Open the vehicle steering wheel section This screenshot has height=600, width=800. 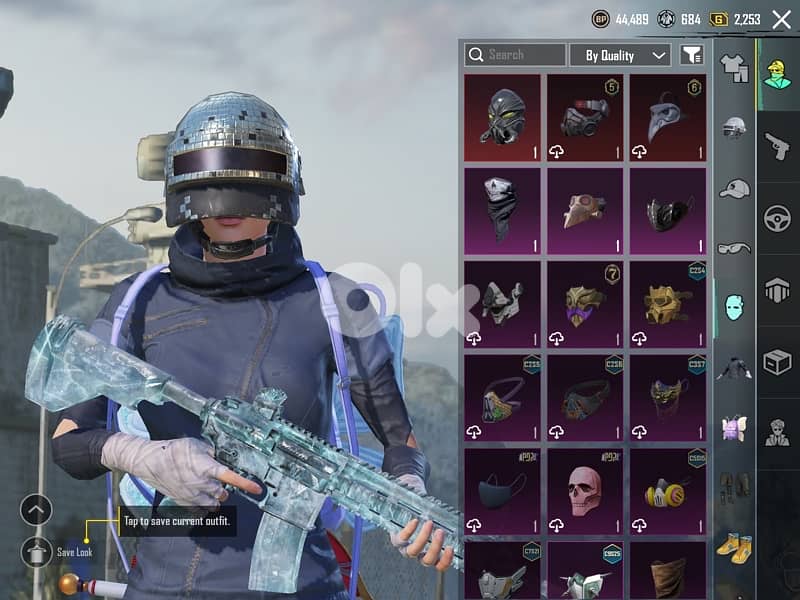coord(777,218)
